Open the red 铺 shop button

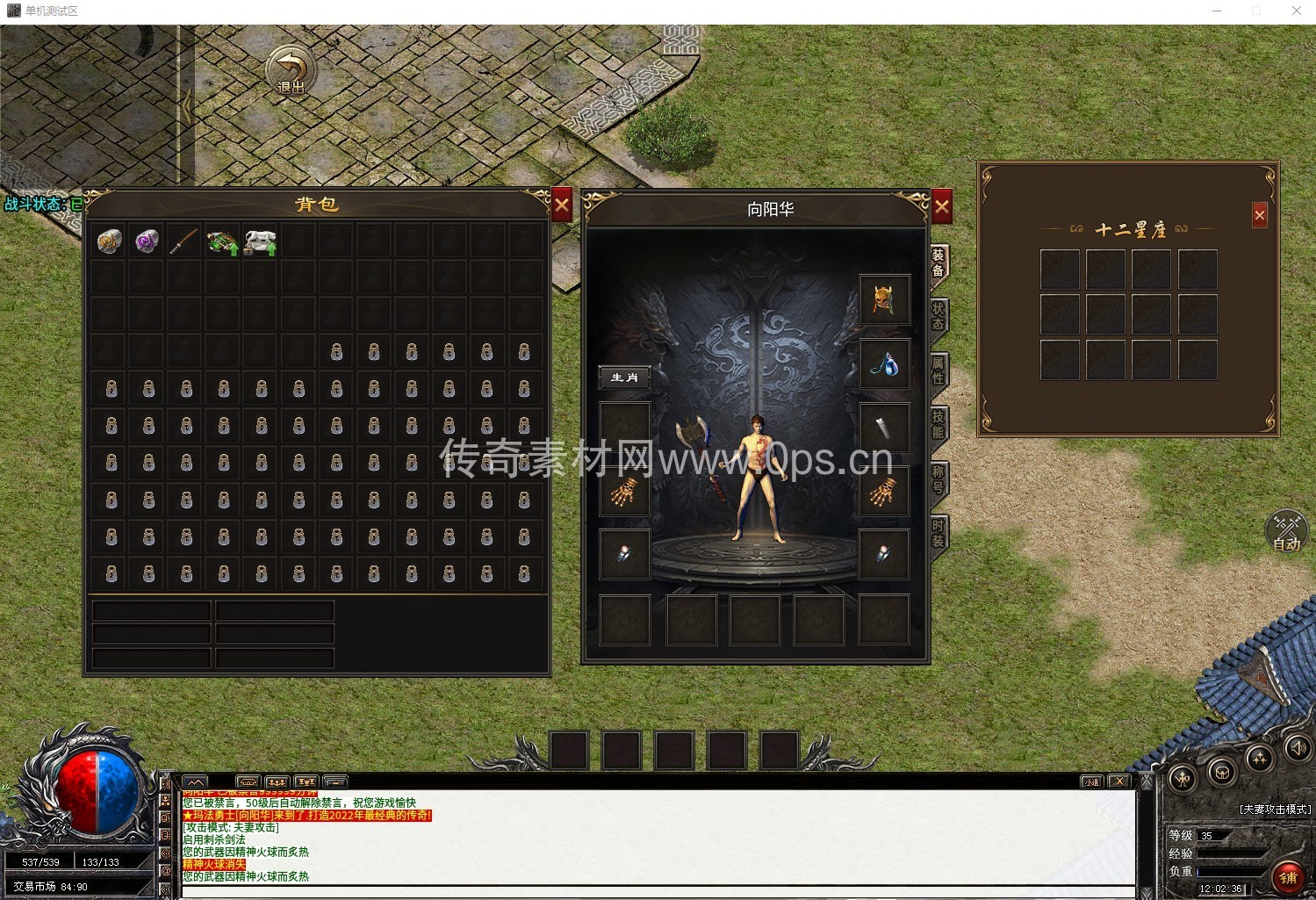[x=1288, y=876]
